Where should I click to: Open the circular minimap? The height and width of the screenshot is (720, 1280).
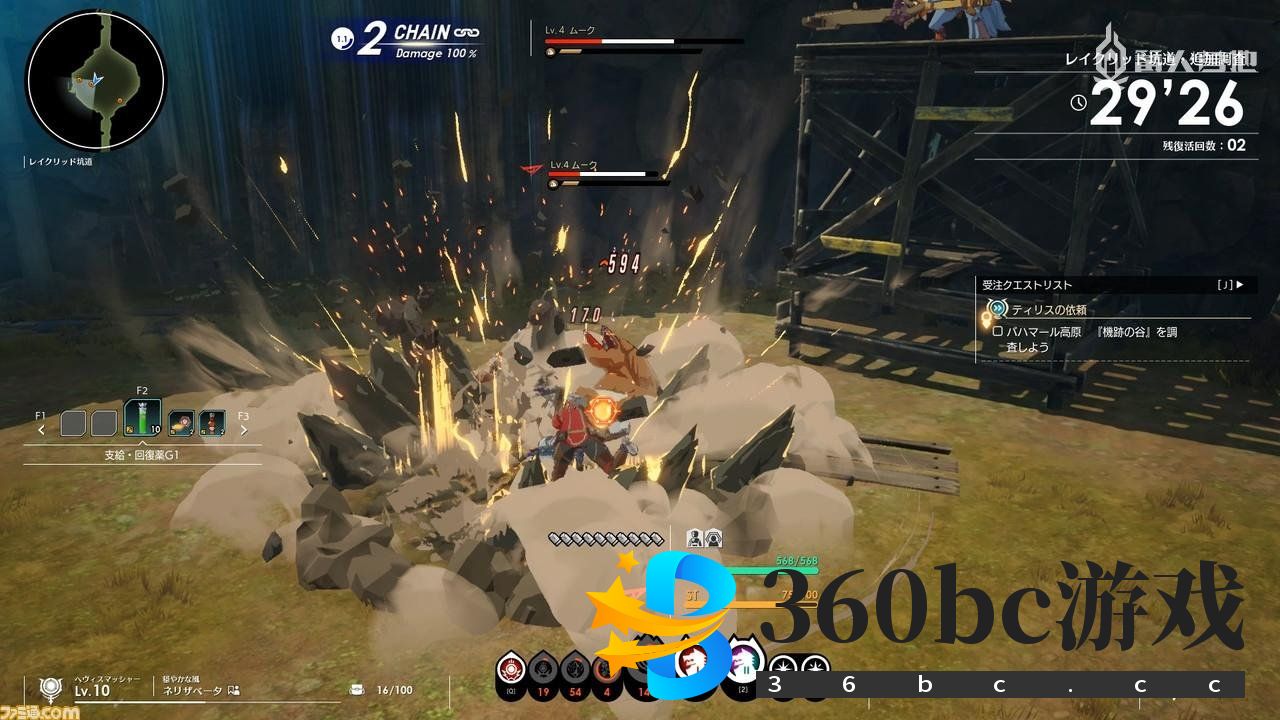click(x=96, y=81)
